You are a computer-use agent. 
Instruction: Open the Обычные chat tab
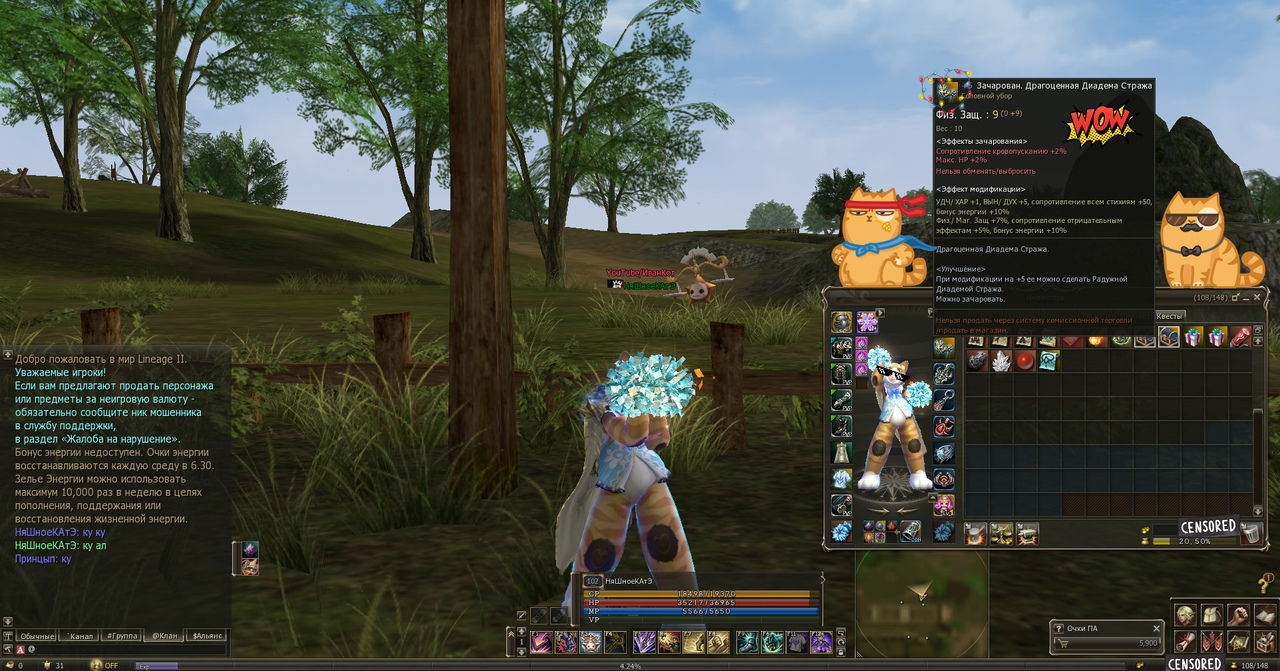tap(37, 636)
